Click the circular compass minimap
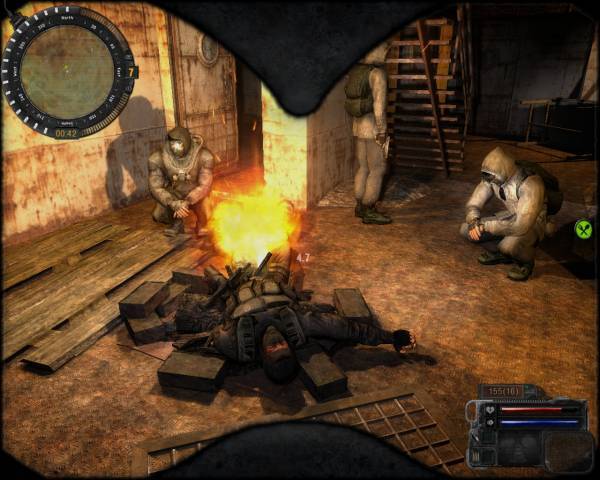The width and height of the screenshot is (600, 480). [x=67, y=69]
